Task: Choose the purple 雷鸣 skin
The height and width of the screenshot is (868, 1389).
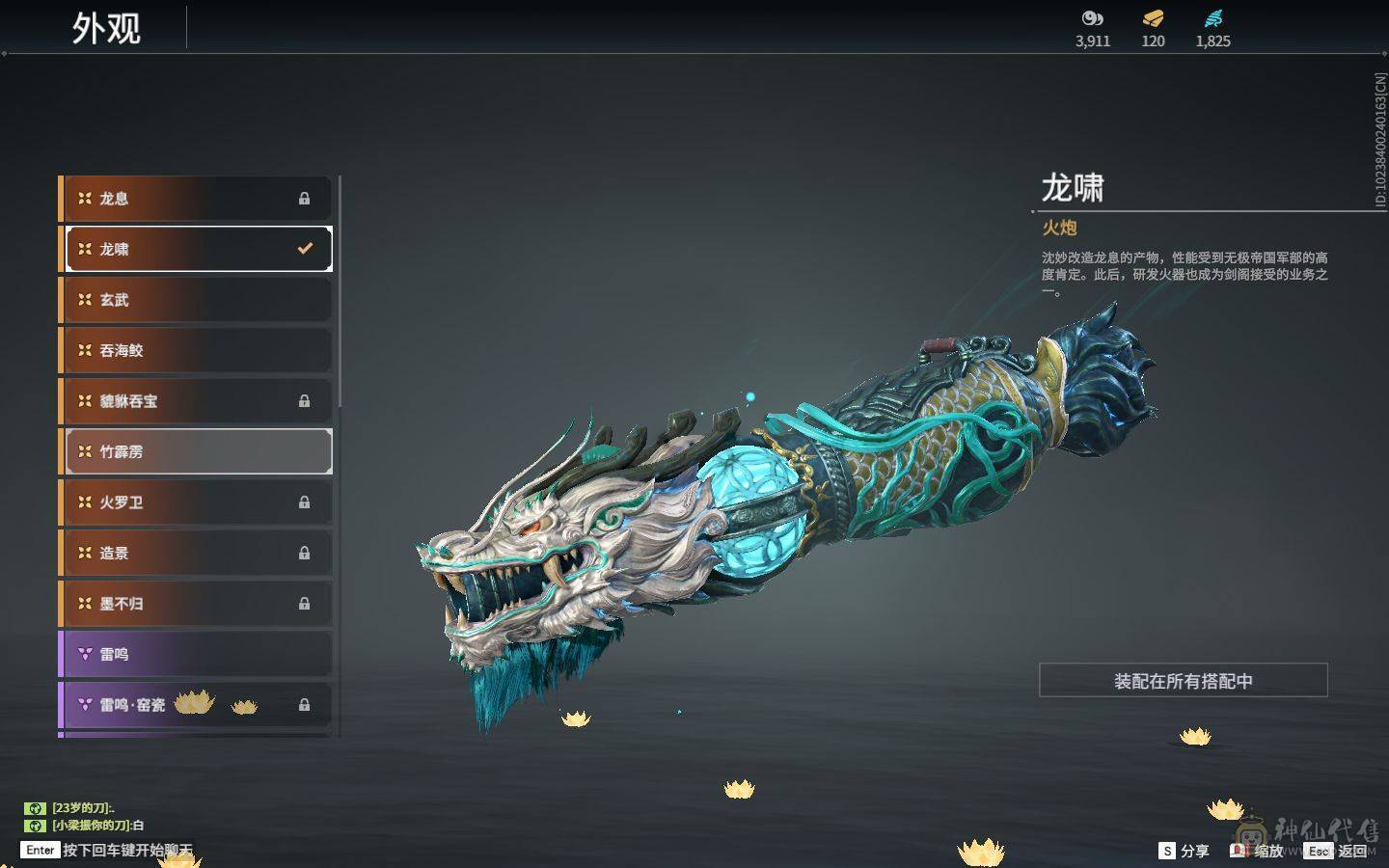Action: pos(197,654)
